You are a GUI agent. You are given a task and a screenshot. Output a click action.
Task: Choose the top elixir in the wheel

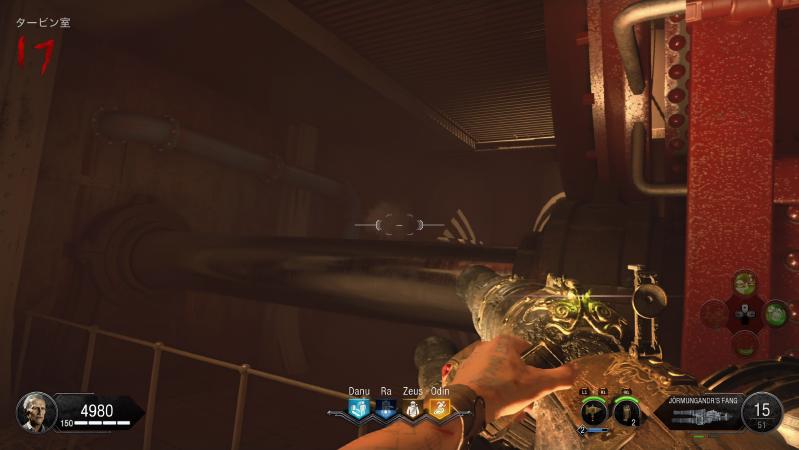744,283
